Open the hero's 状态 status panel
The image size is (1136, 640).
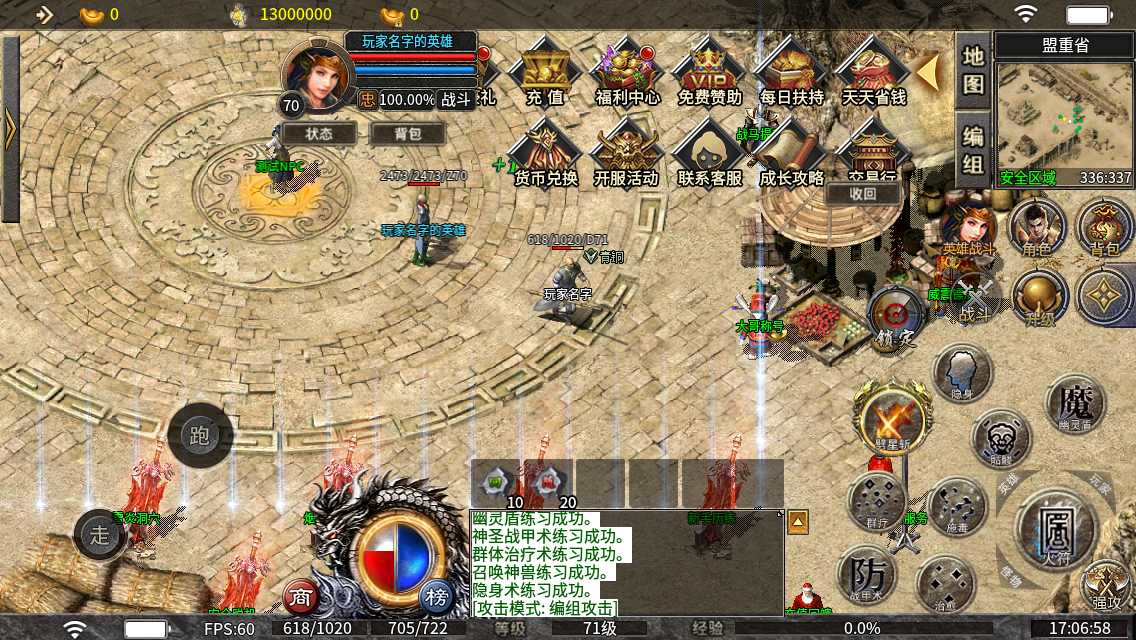(x=319, y=133)
